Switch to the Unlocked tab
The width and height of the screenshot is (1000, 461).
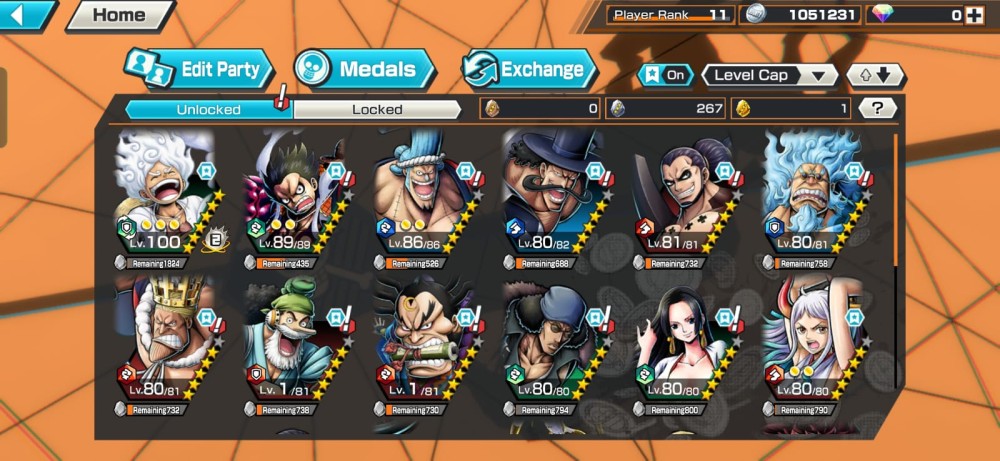(208, 109)
